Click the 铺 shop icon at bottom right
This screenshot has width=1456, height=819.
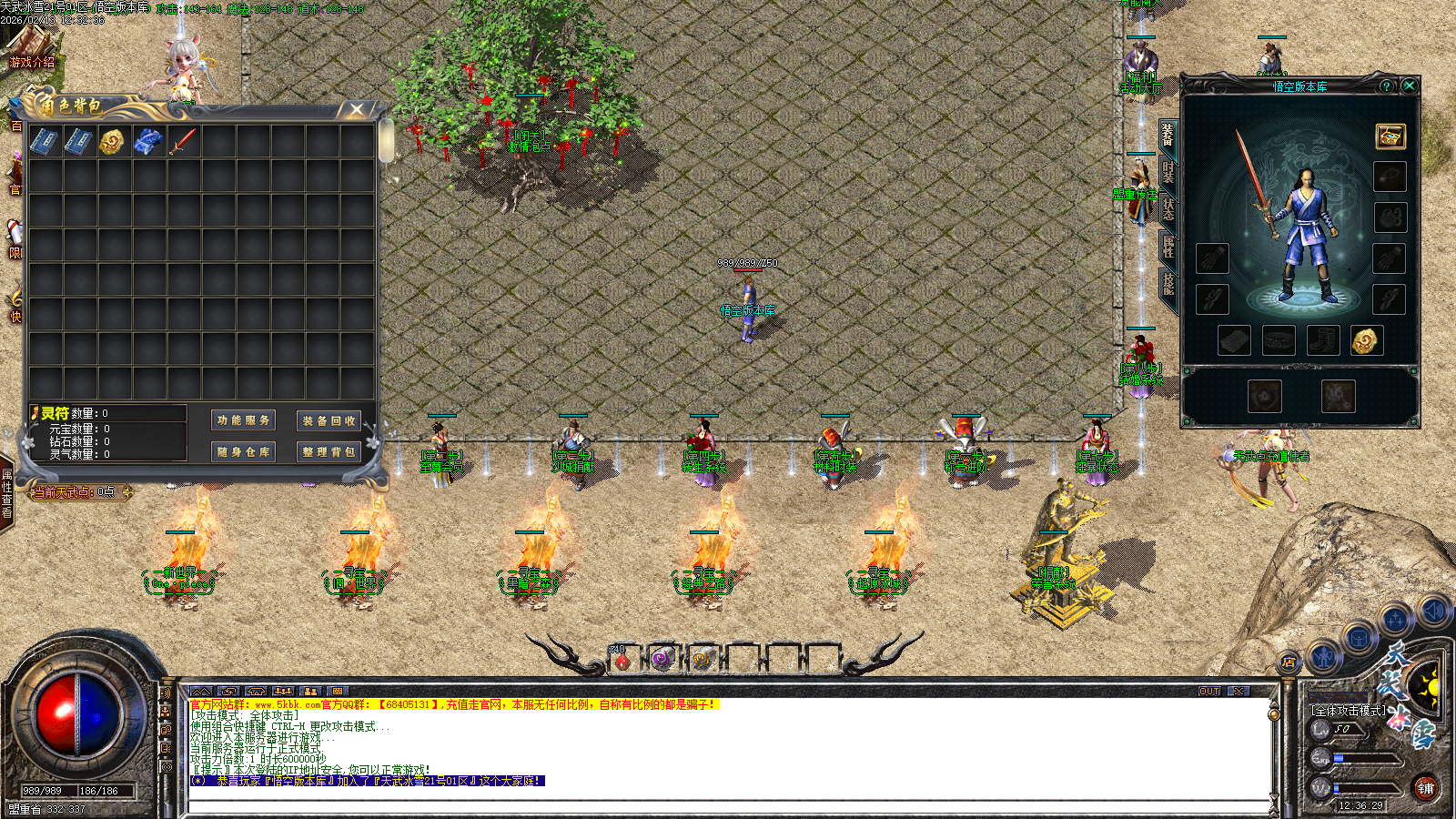1426,790
